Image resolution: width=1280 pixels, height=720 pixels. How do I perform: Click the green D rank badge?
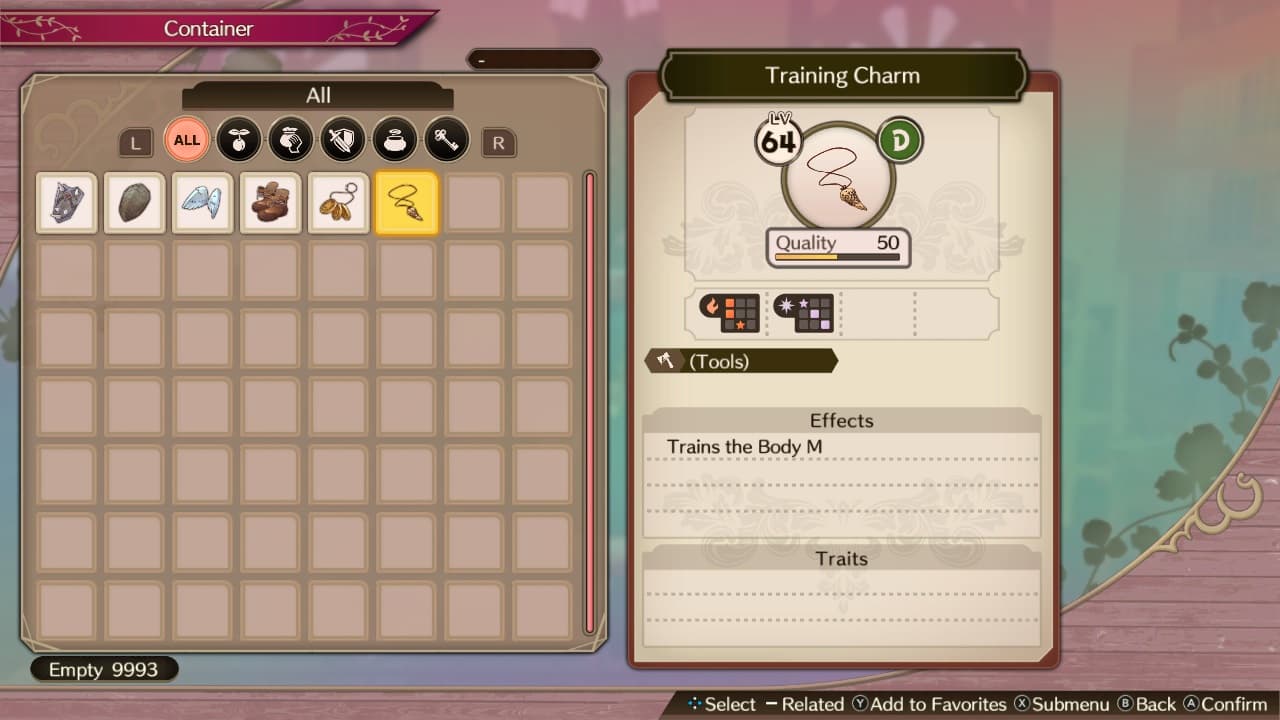pyautogui.click(x=897, y=139)
